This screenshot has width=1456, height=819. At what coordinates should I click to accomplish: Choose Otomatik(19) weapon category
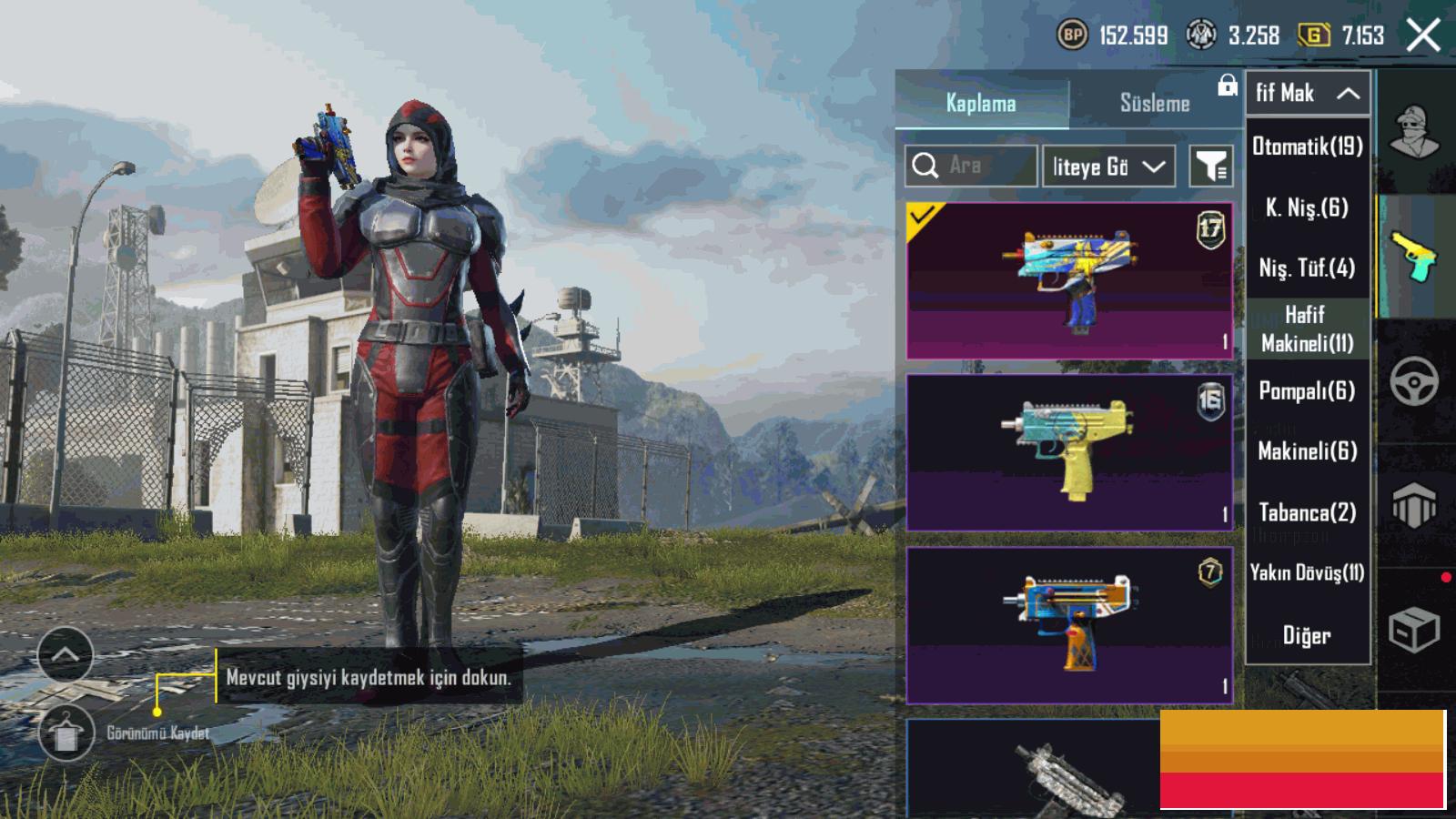tap(1308, 147)
